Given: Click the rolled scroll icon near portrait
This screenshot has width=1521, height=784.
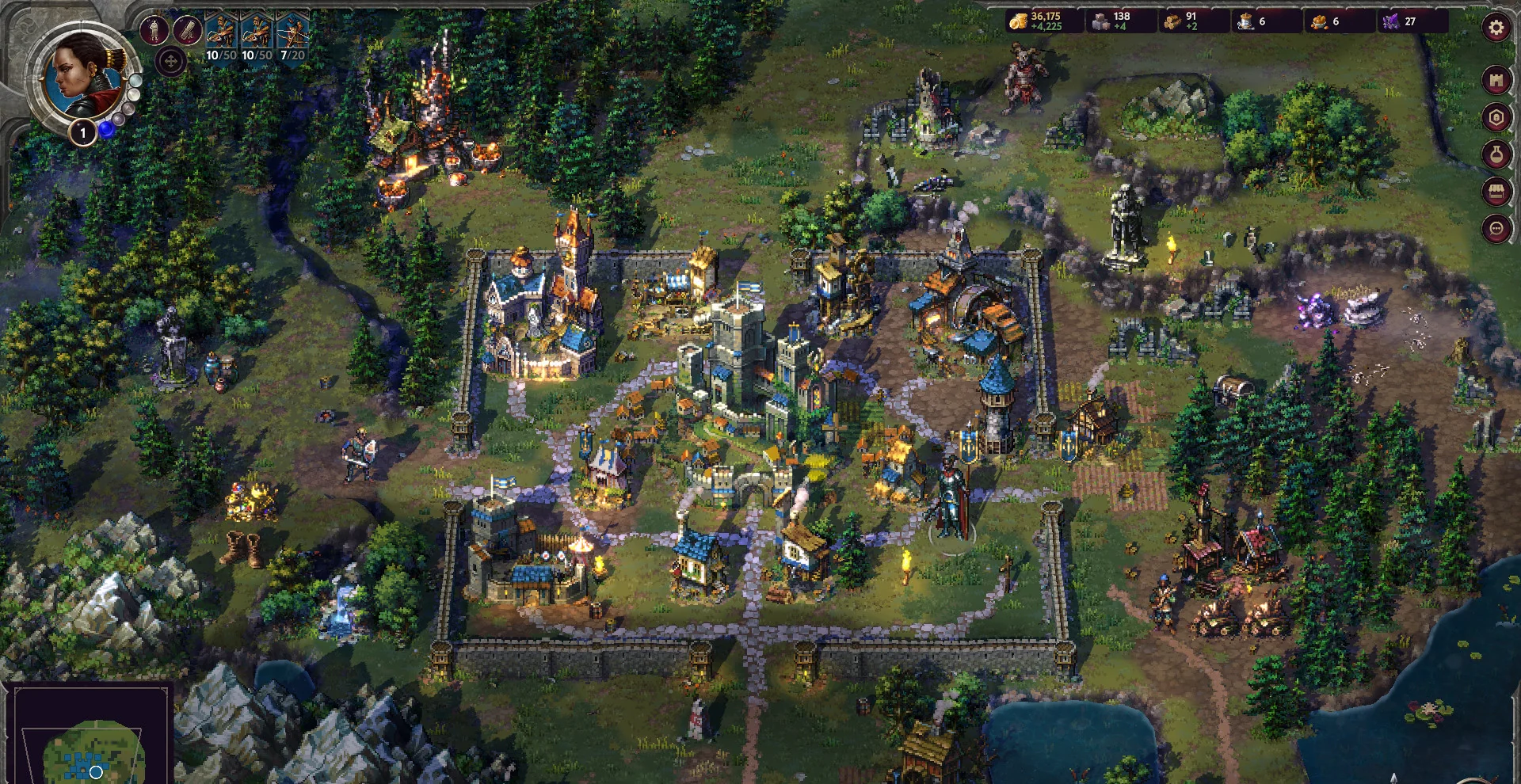Looking at the screenshot, I should [x=187, y=31].
